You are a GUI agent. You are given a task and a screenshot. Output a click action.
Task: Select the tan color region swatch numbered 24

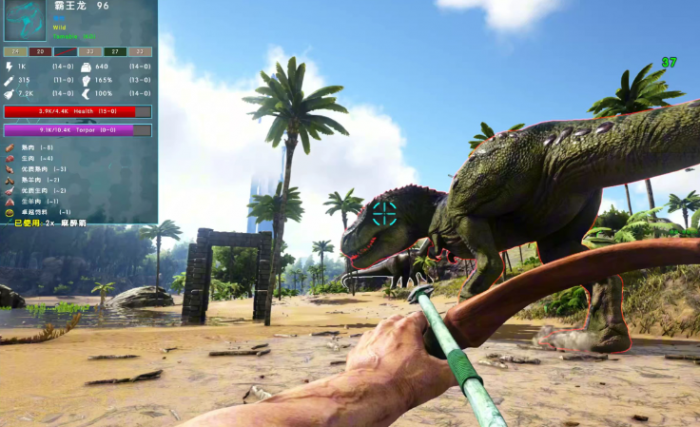point(14,51)
